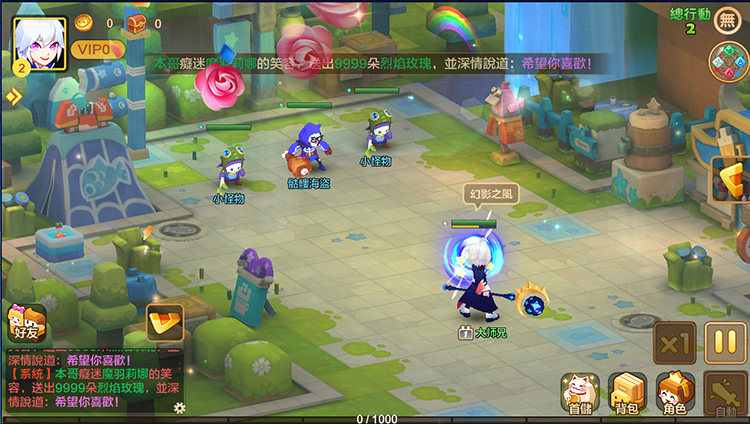The image size is (750, 424).
Task: Open chat settings gear icon
Action: 179,407
